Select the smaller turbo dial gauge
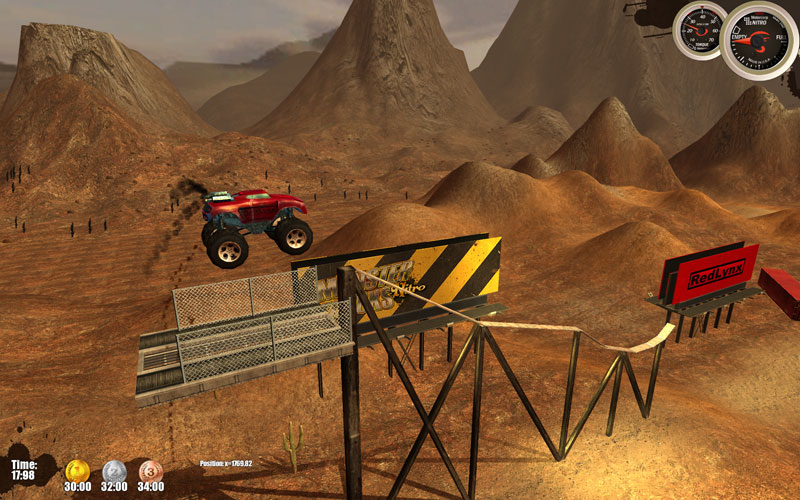Image resolution: width=800 pixels, height=500 pixels. (x=699, y=30)
